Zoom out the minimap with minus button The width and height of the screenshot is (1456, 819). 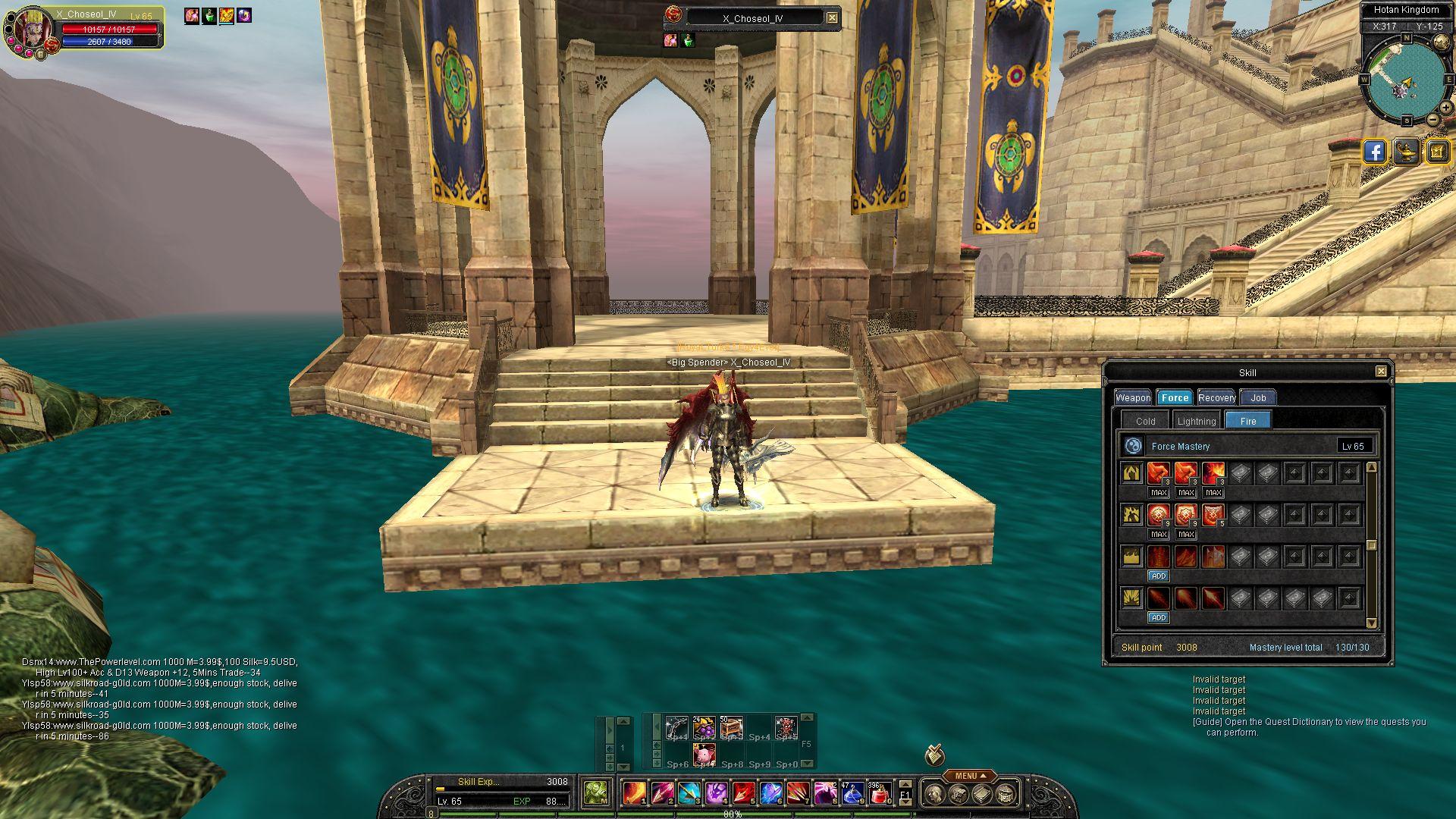point(1433,120)
